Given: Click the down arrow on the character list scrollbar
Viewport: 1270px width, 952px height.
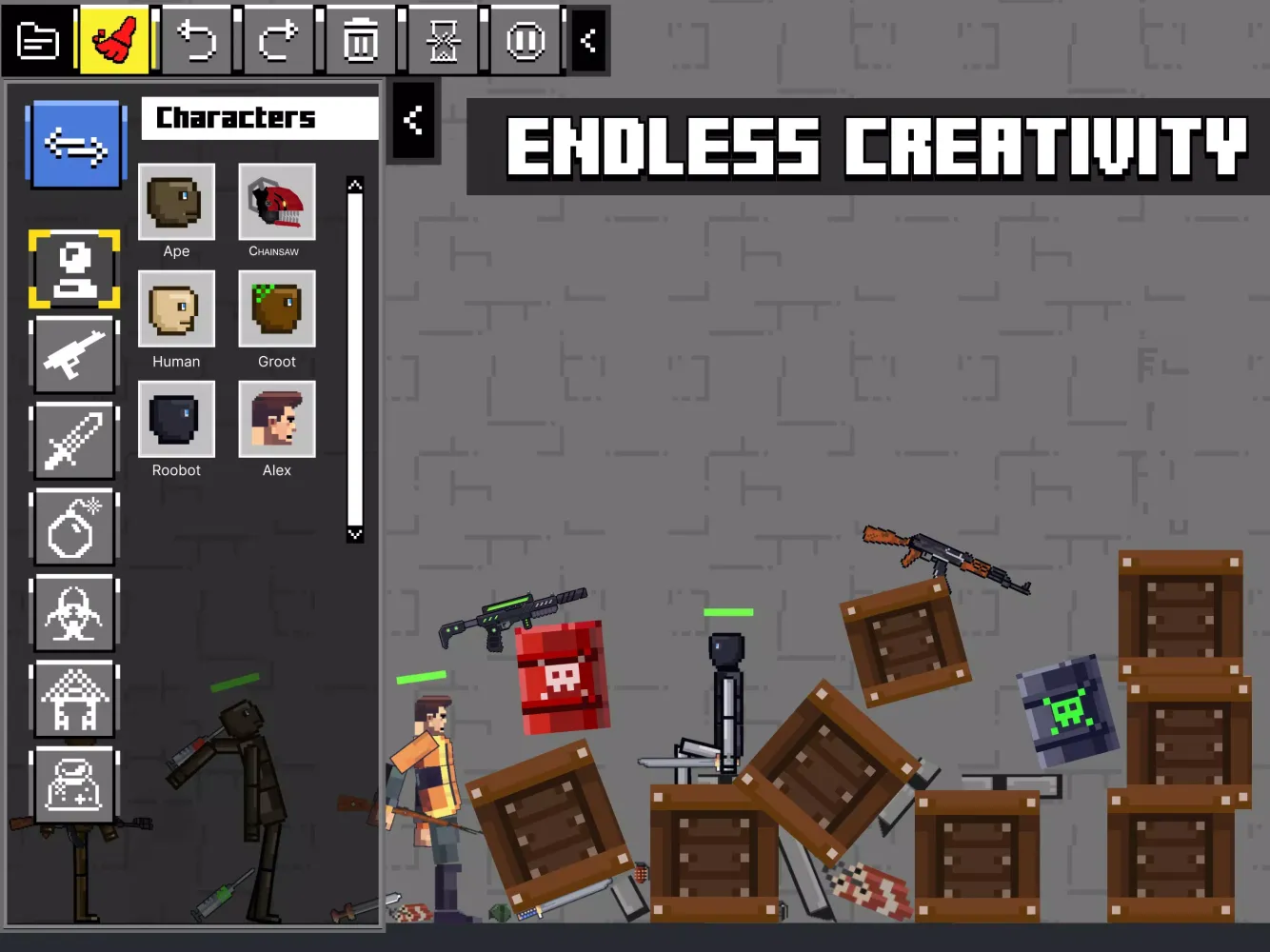Looking at the screenshot, I should [355, 535].
